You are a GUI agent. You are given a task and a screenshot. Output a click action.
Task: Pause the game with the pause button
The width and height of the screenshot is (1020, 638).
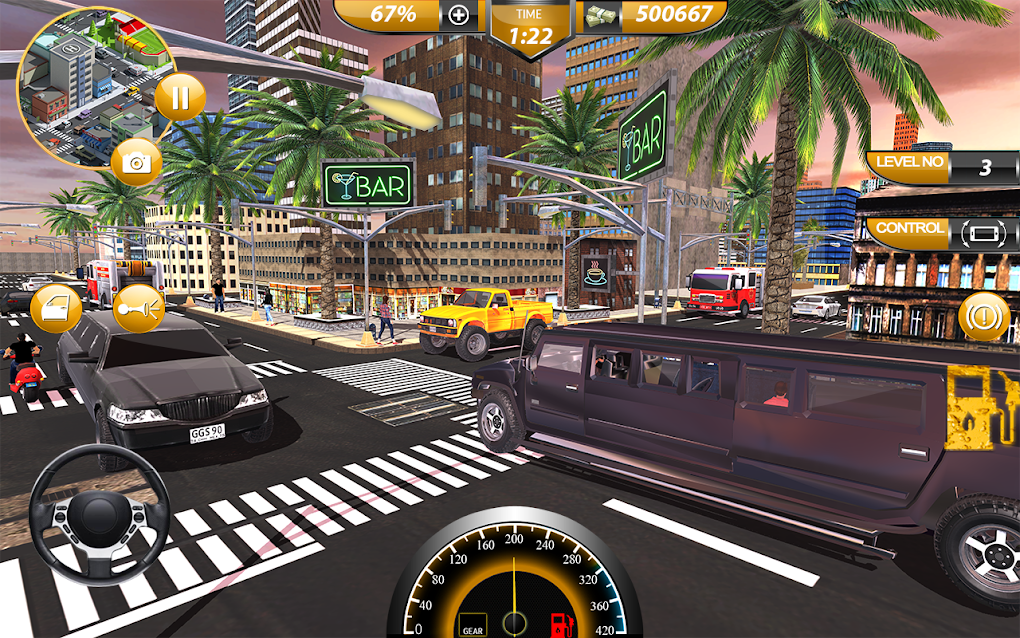(180, 98)
